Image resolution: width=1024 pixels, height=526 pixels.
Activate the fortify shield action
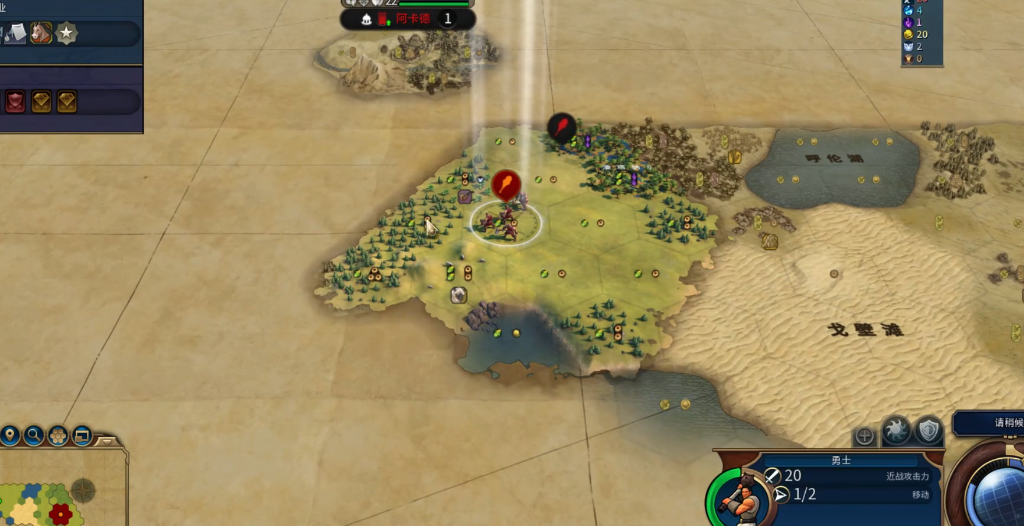pos(929,431)
